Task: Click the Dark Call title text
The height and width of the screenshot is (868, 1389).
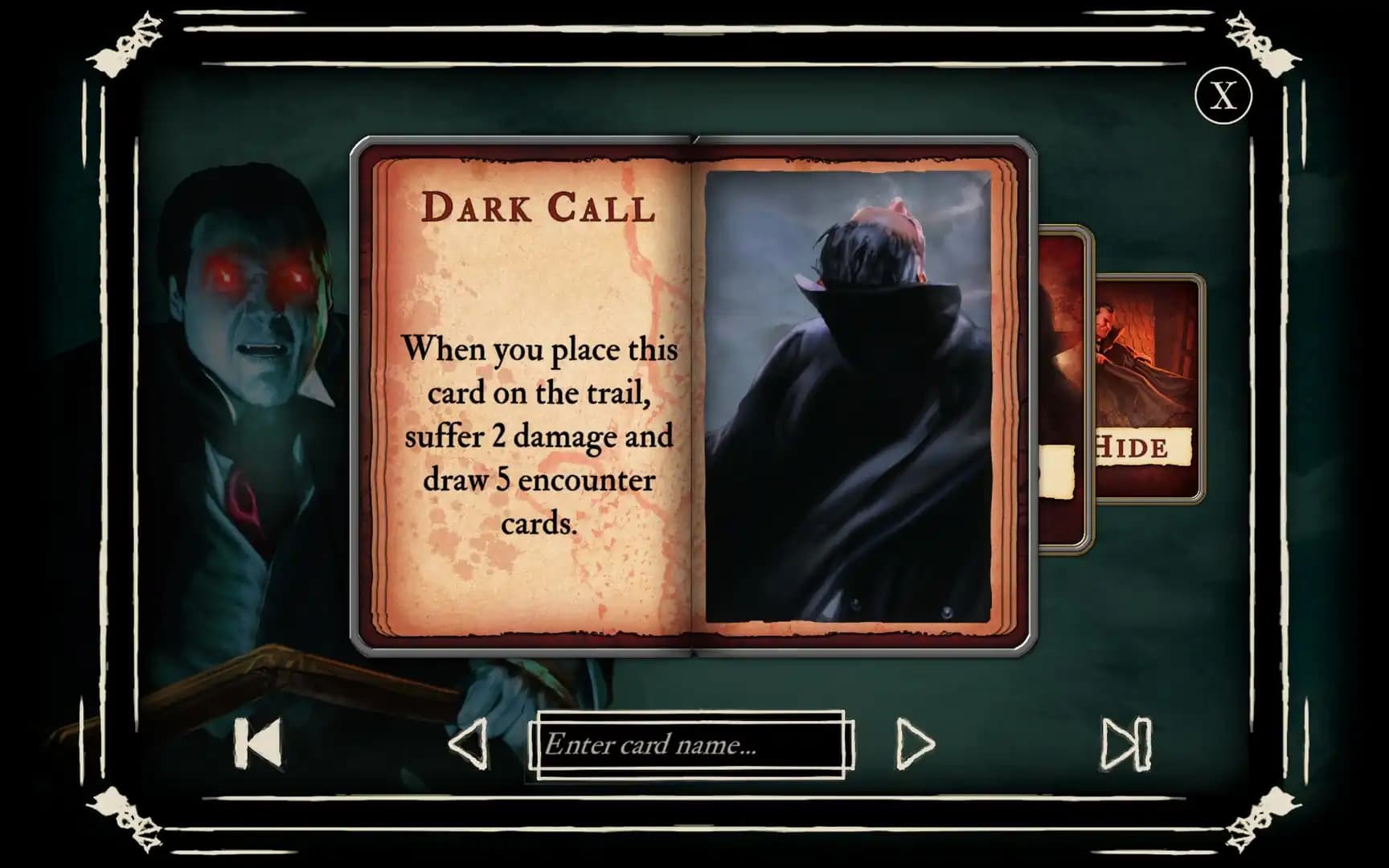Action: 539,209
